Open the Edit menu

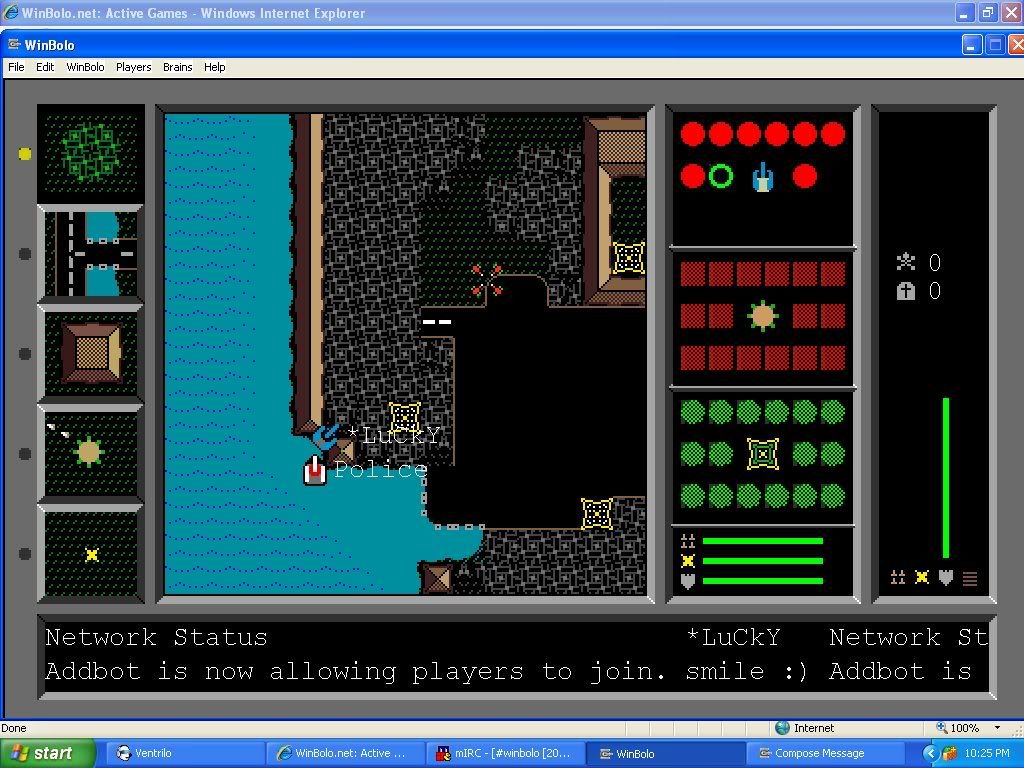point(45,67)
